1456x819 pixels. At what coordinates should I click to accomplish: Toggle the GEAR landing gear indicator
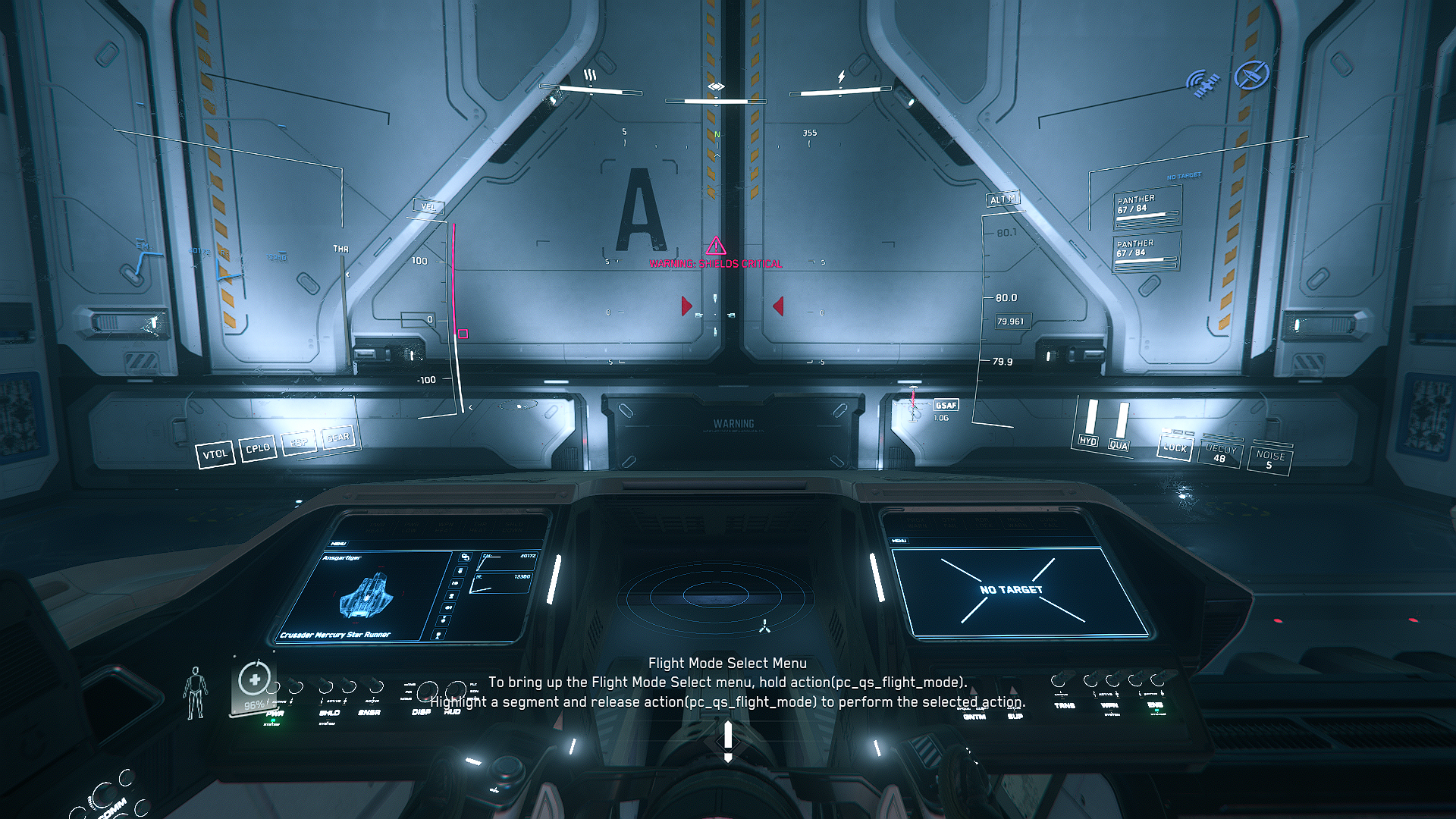[x=338, y=438]
